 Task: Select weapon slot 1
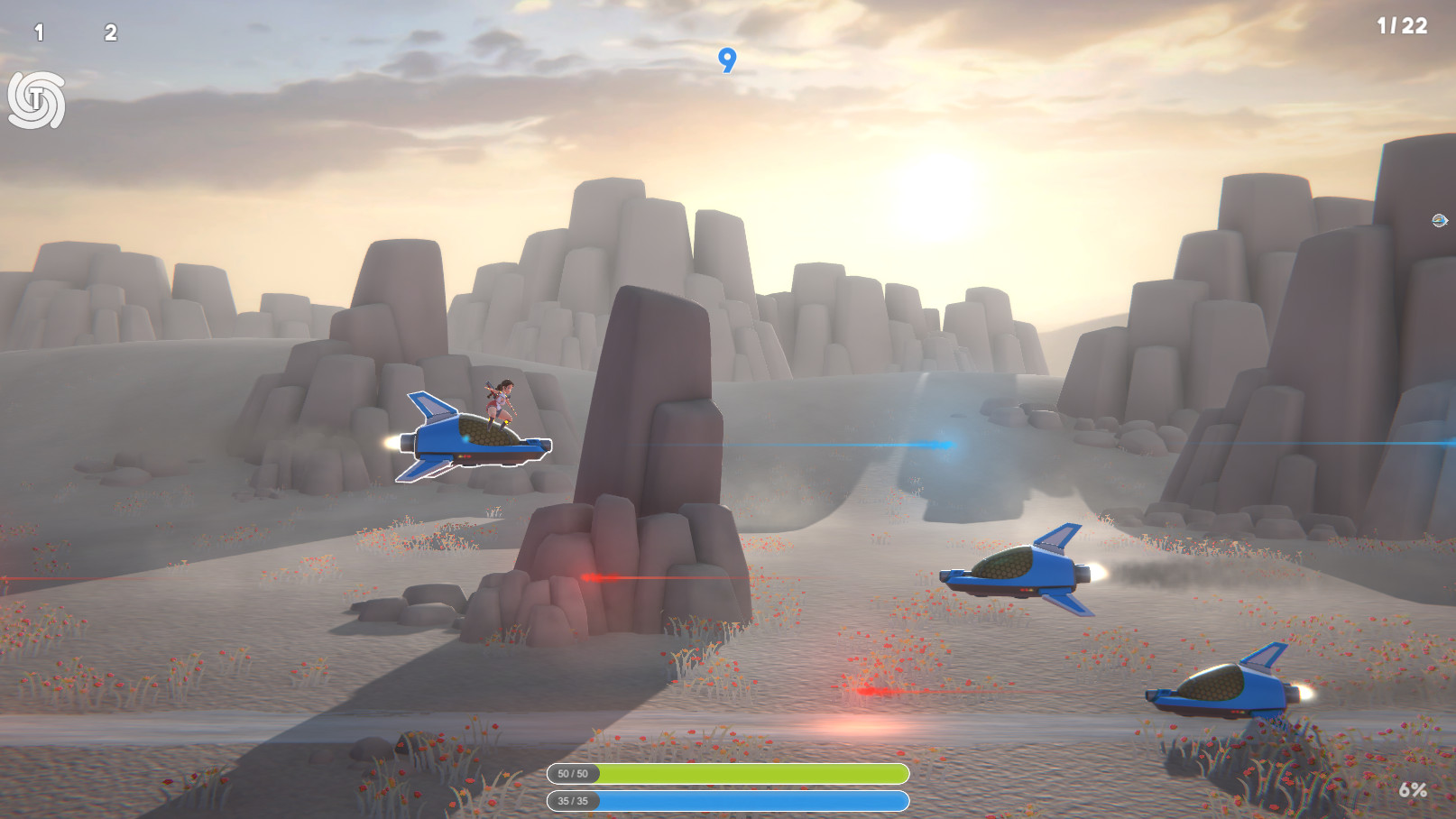coord(38,32)
